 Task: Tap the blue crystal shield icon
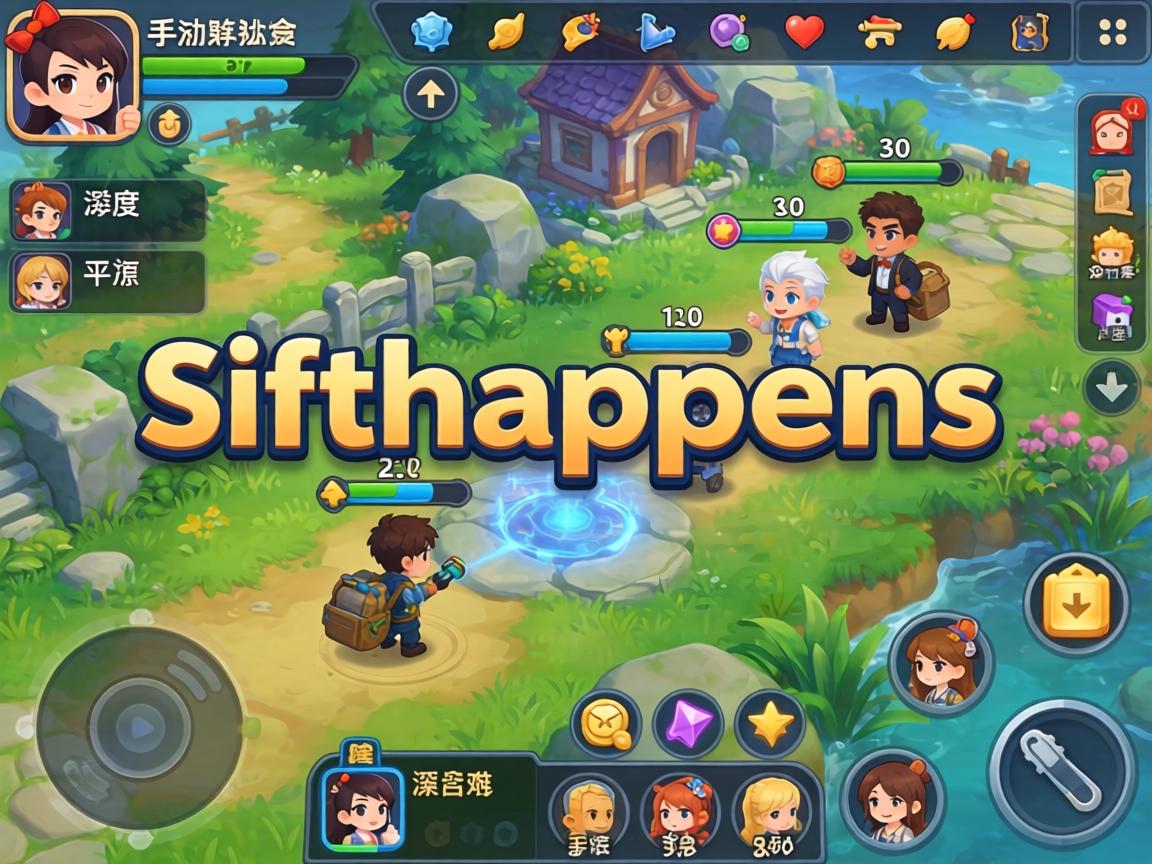432,32
